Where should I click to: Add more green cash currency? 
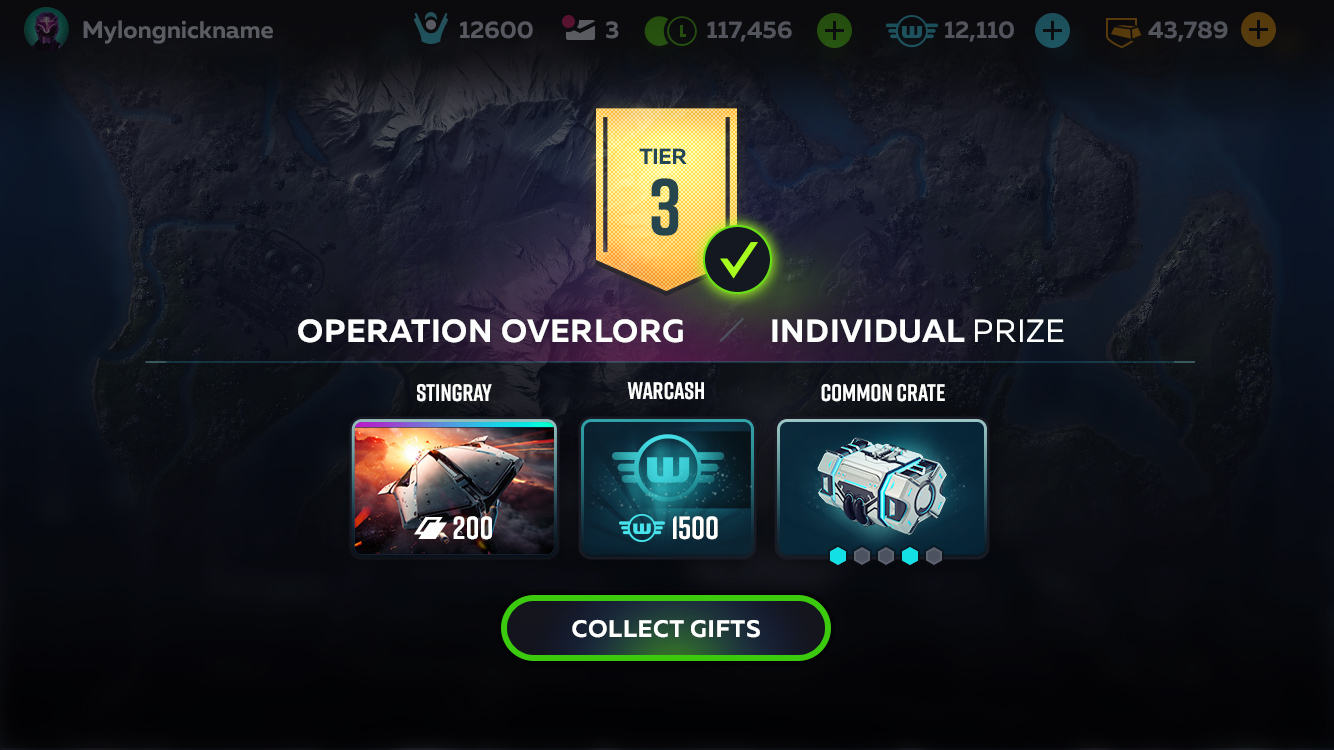point(834,31)
